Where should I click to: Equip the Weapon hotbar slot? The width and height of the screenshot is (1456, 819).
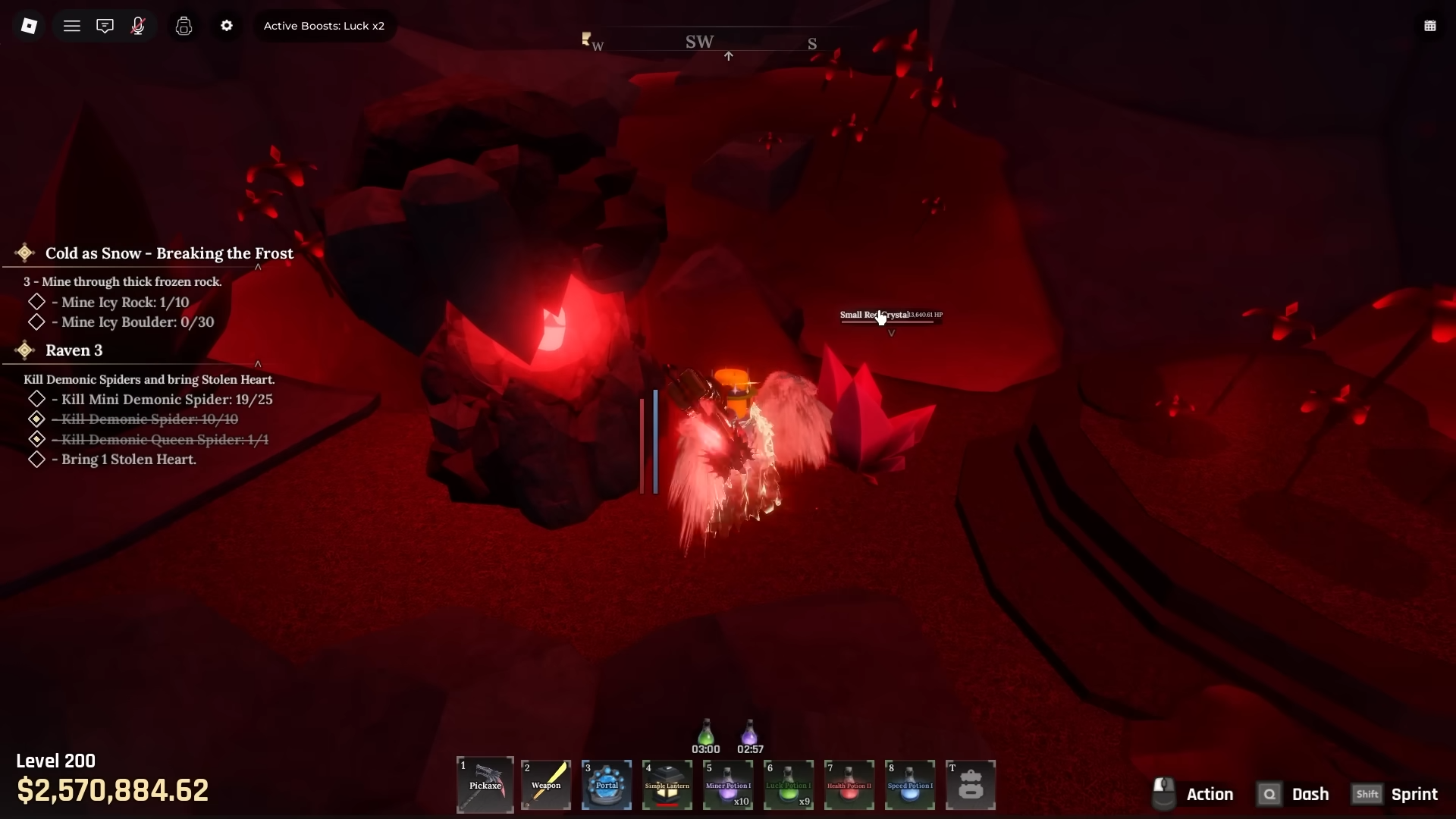point(546,785)
